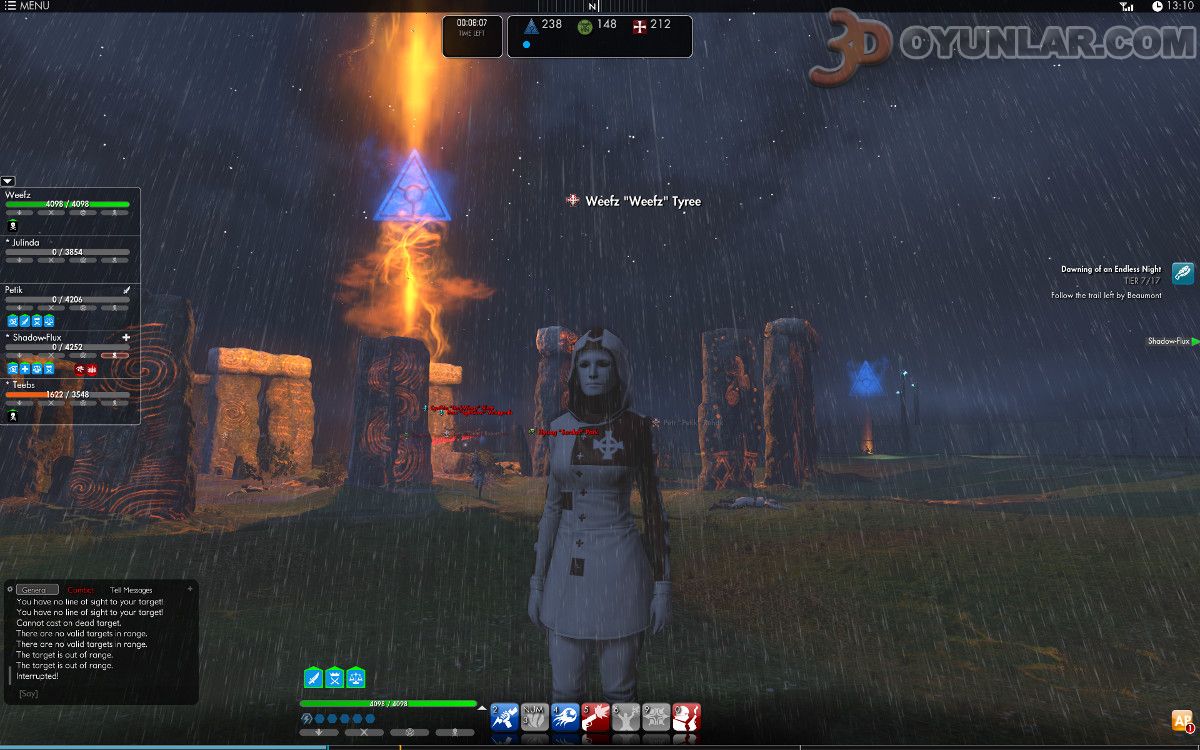Activate the blue ability in slot 2
The image size is (1200, 750).
[x=505, y=717]
